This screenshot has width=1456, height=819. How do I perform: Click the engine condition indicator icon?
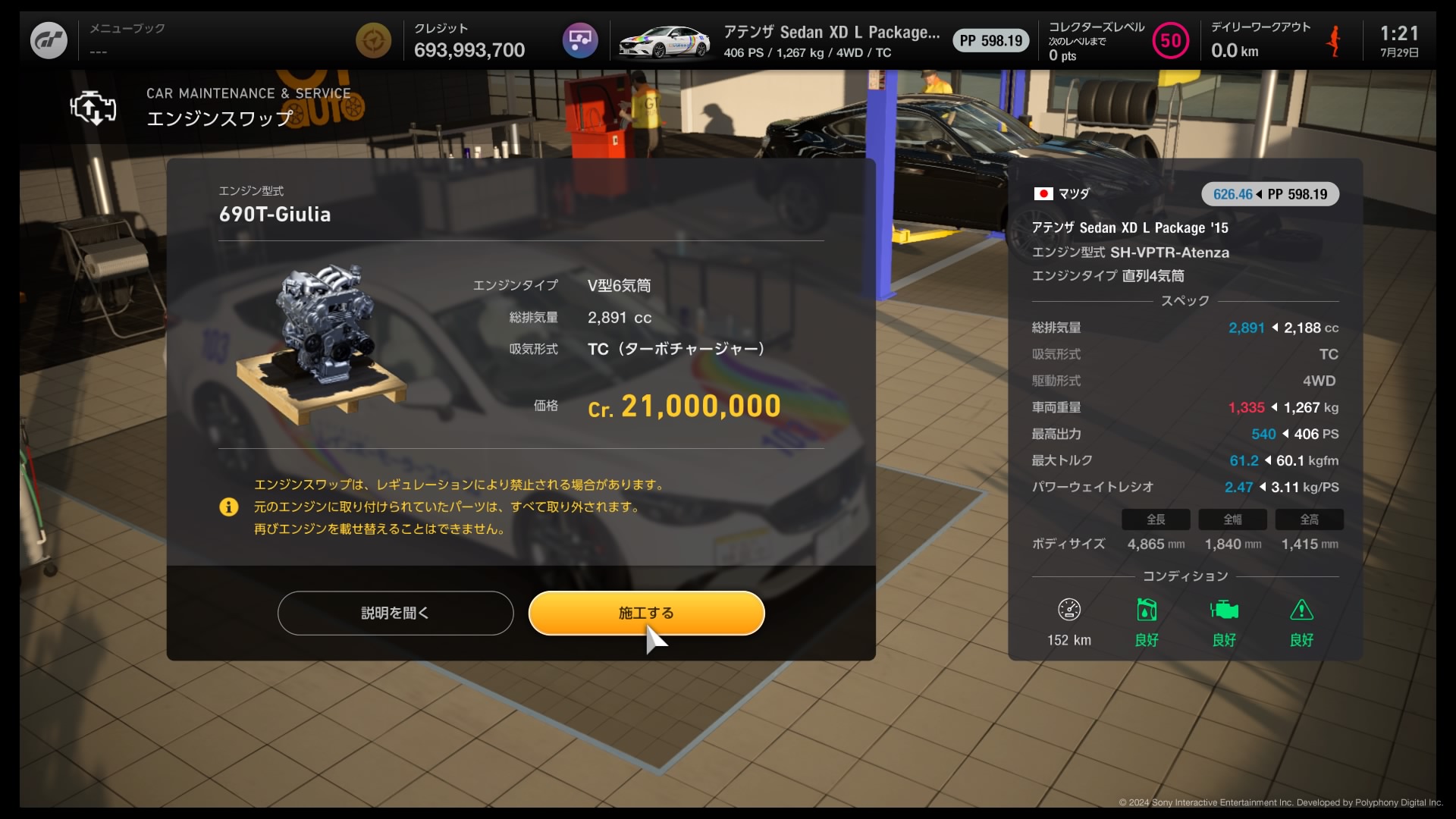point(1224,610)
